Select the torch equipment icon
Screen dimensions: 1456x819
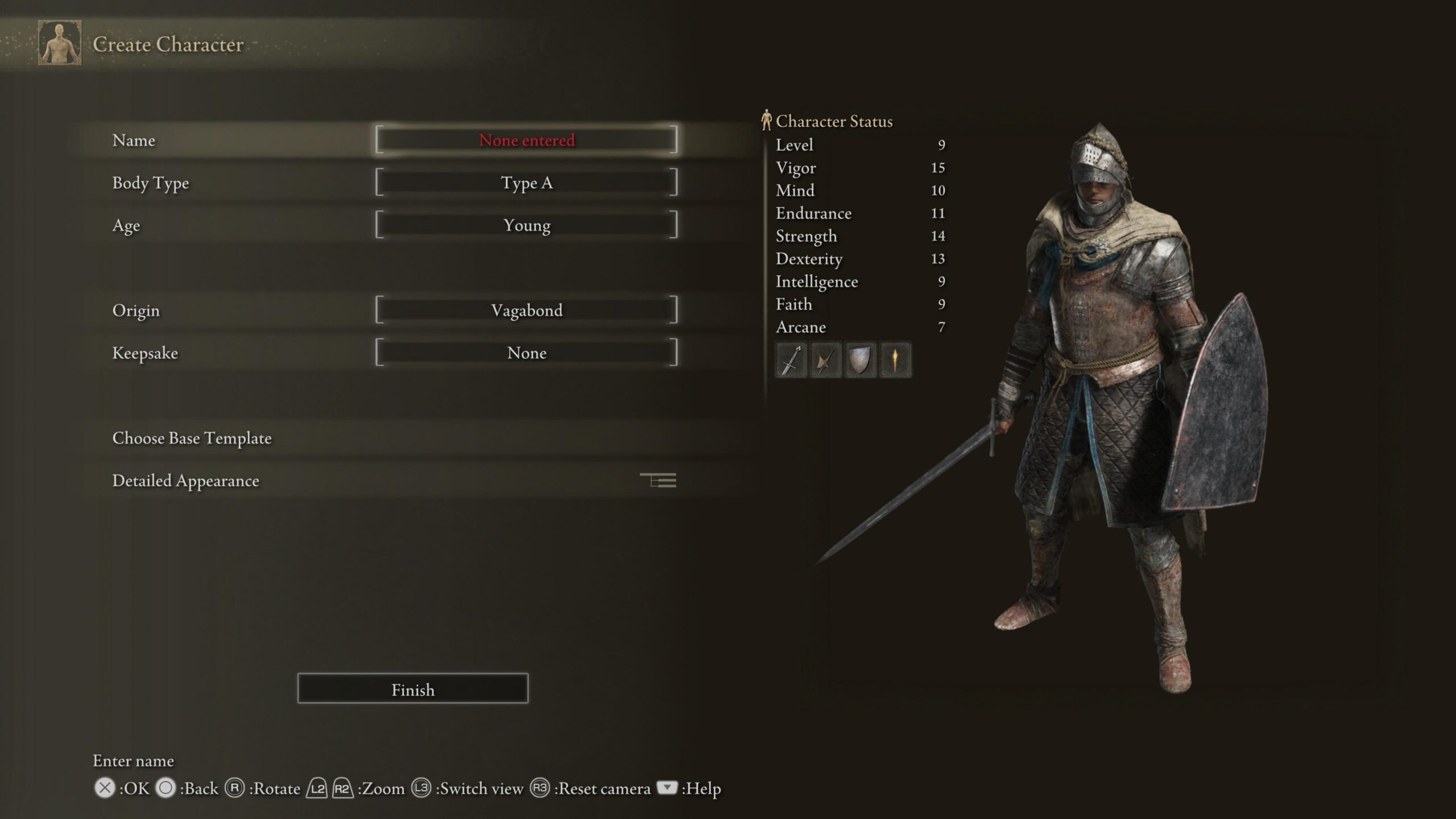click(894, 359)
